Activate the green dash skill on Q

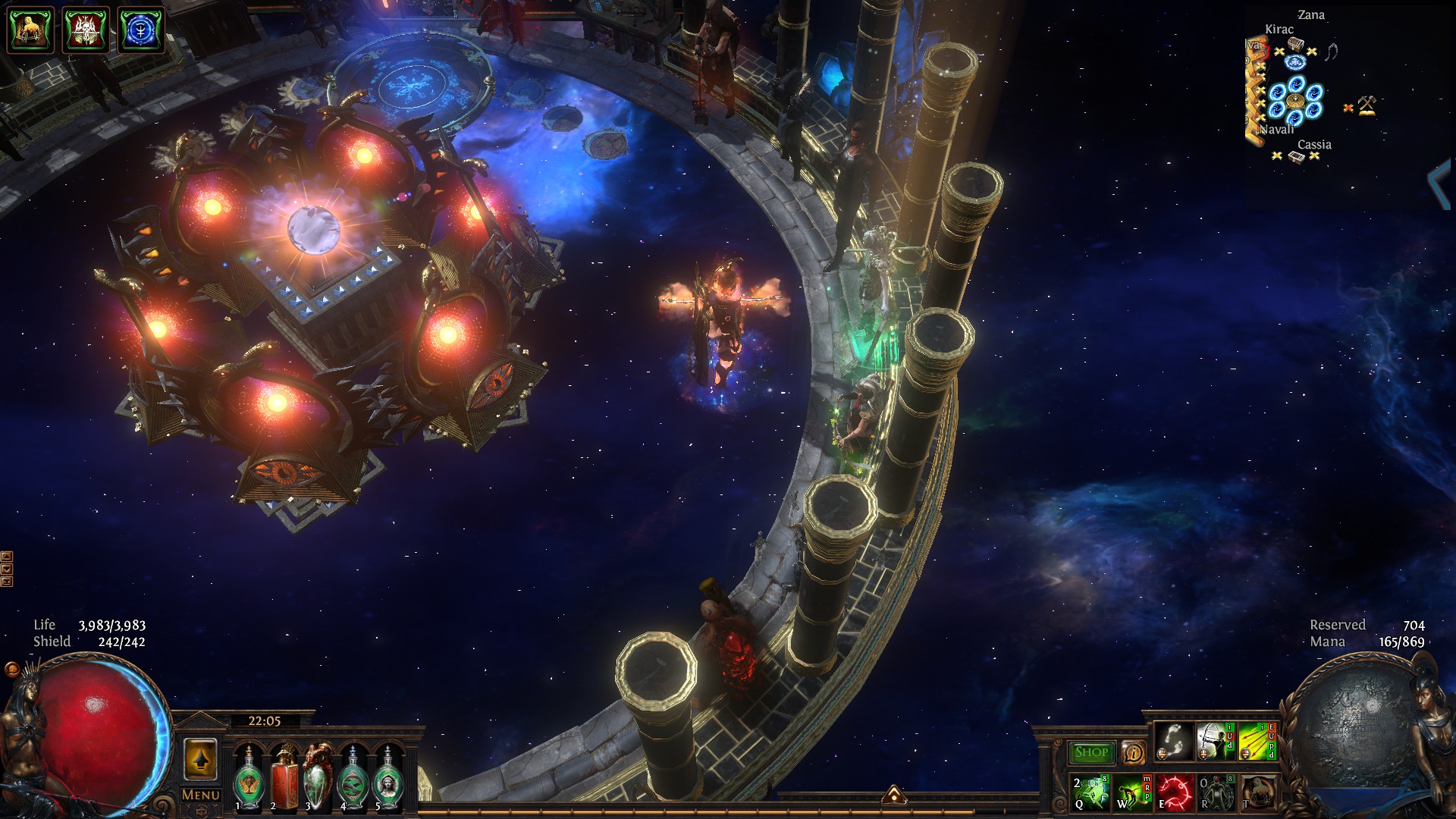pyautogui.click(x=1090, y=792)
